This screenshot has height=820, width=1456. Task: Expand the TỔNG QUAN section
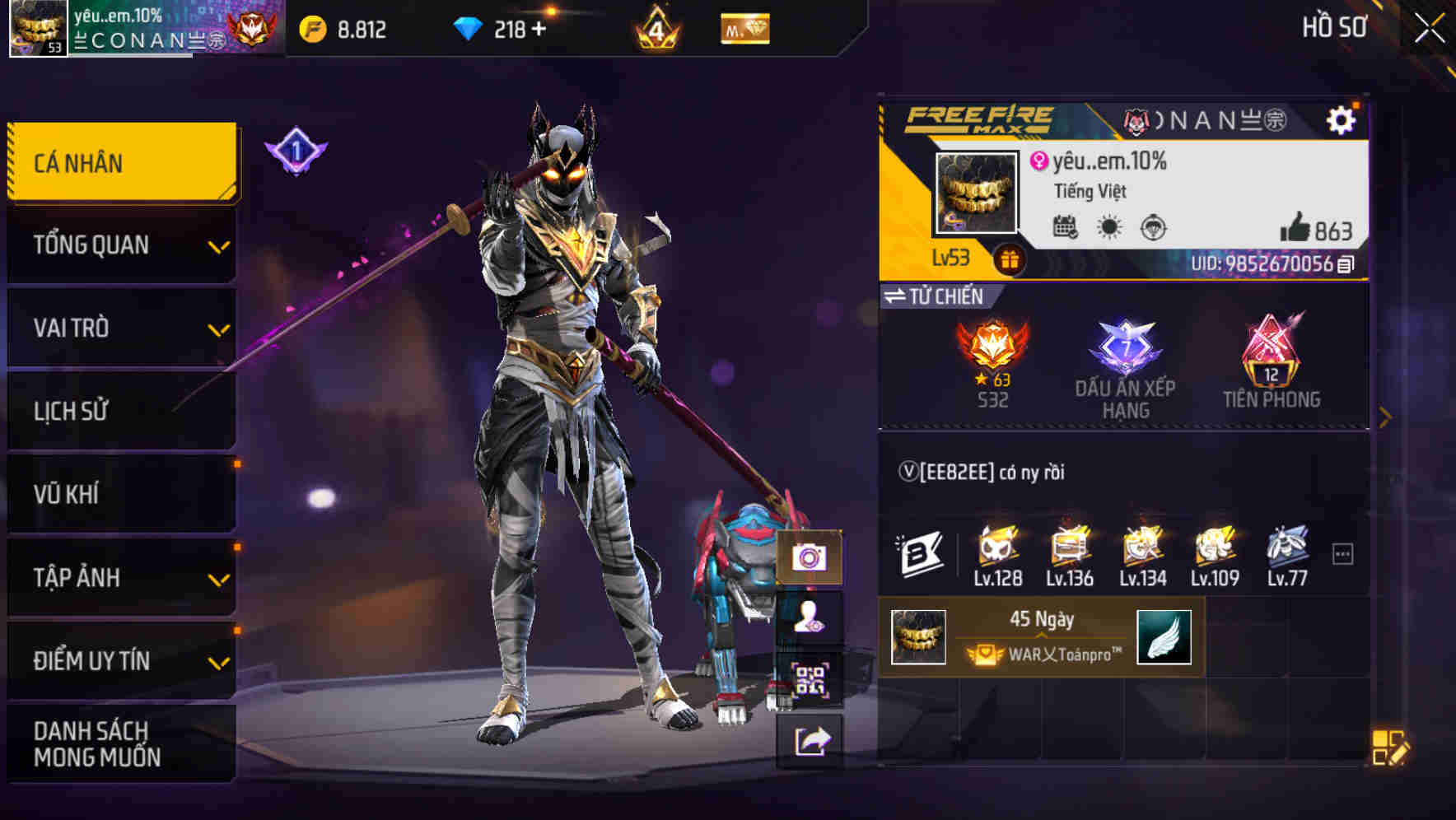coord(119,245)
